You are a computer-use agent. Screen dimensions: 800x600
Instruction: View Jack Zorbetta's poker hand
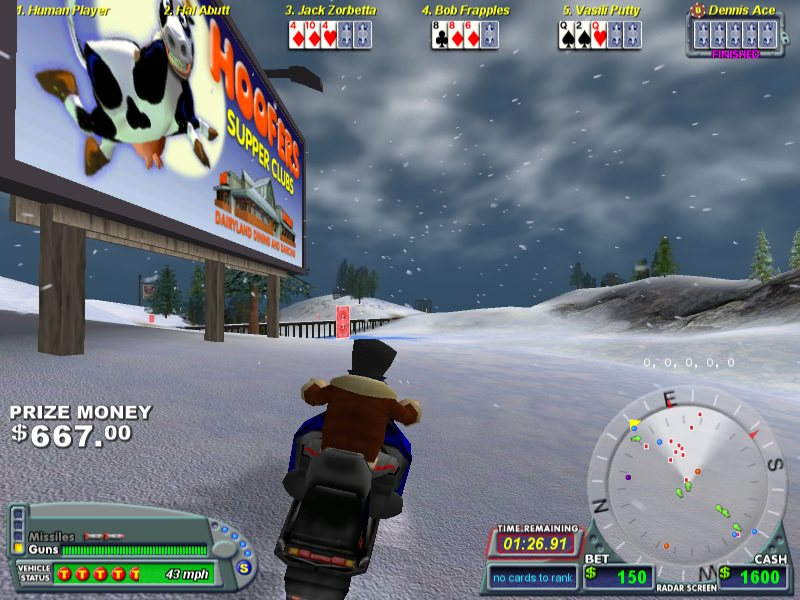(x=329, y=35)
